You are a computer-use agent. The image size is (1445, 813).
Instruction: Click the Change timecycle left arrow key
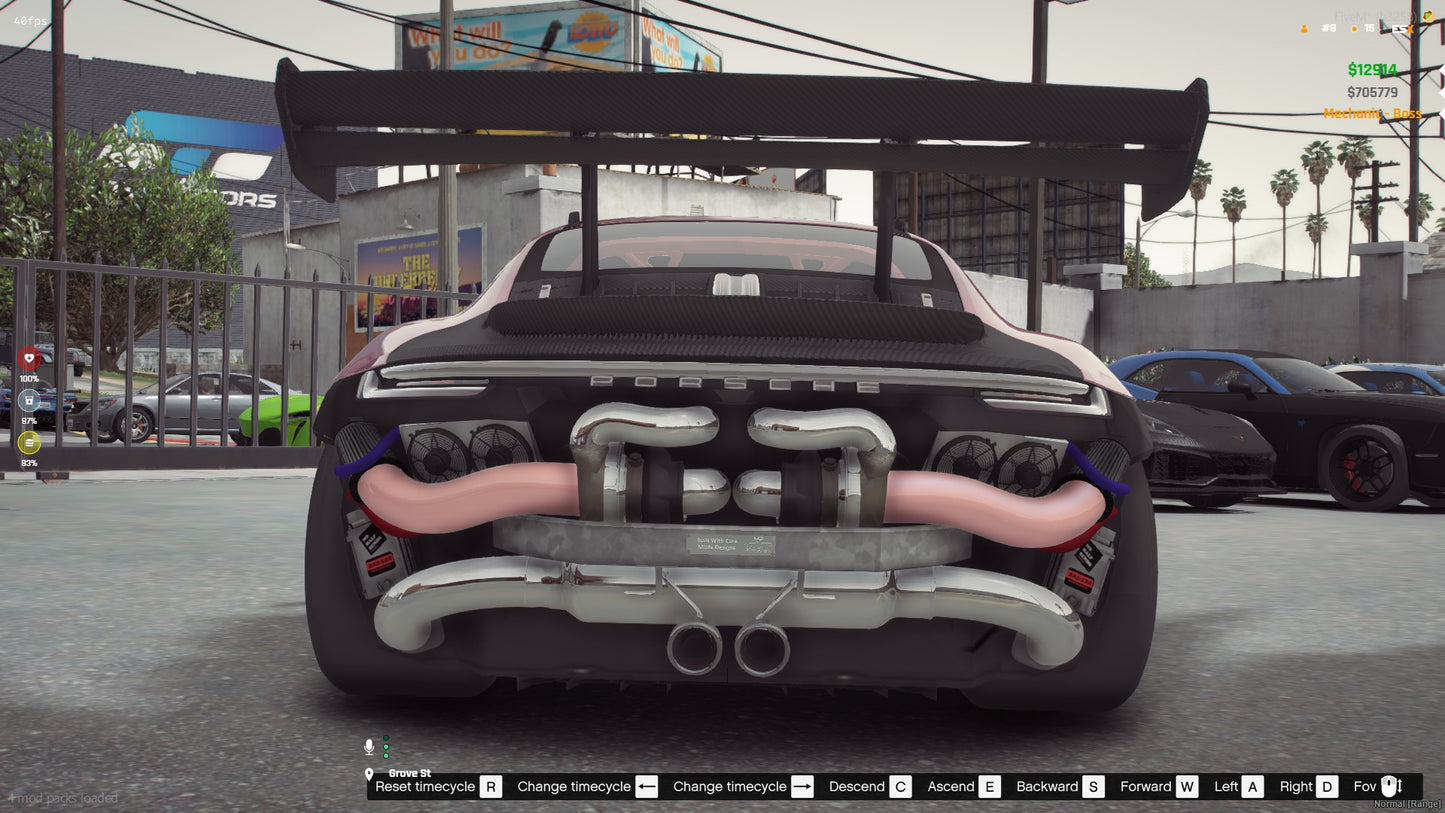tap(646, 786)
